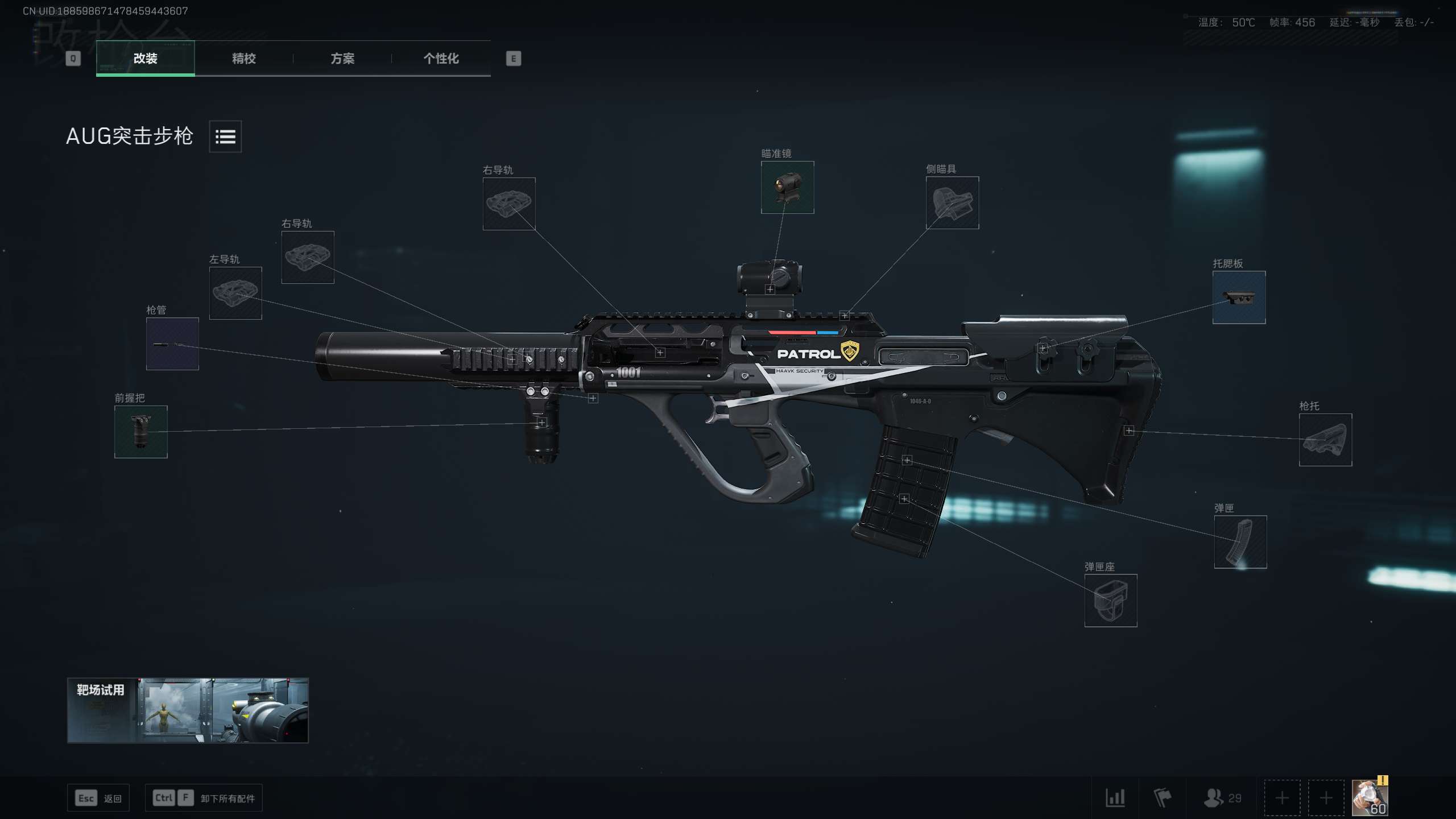Screen dimensions: 1456x819
Task: Choose the 左导轨 left rail slot
Action: (235, 293)
